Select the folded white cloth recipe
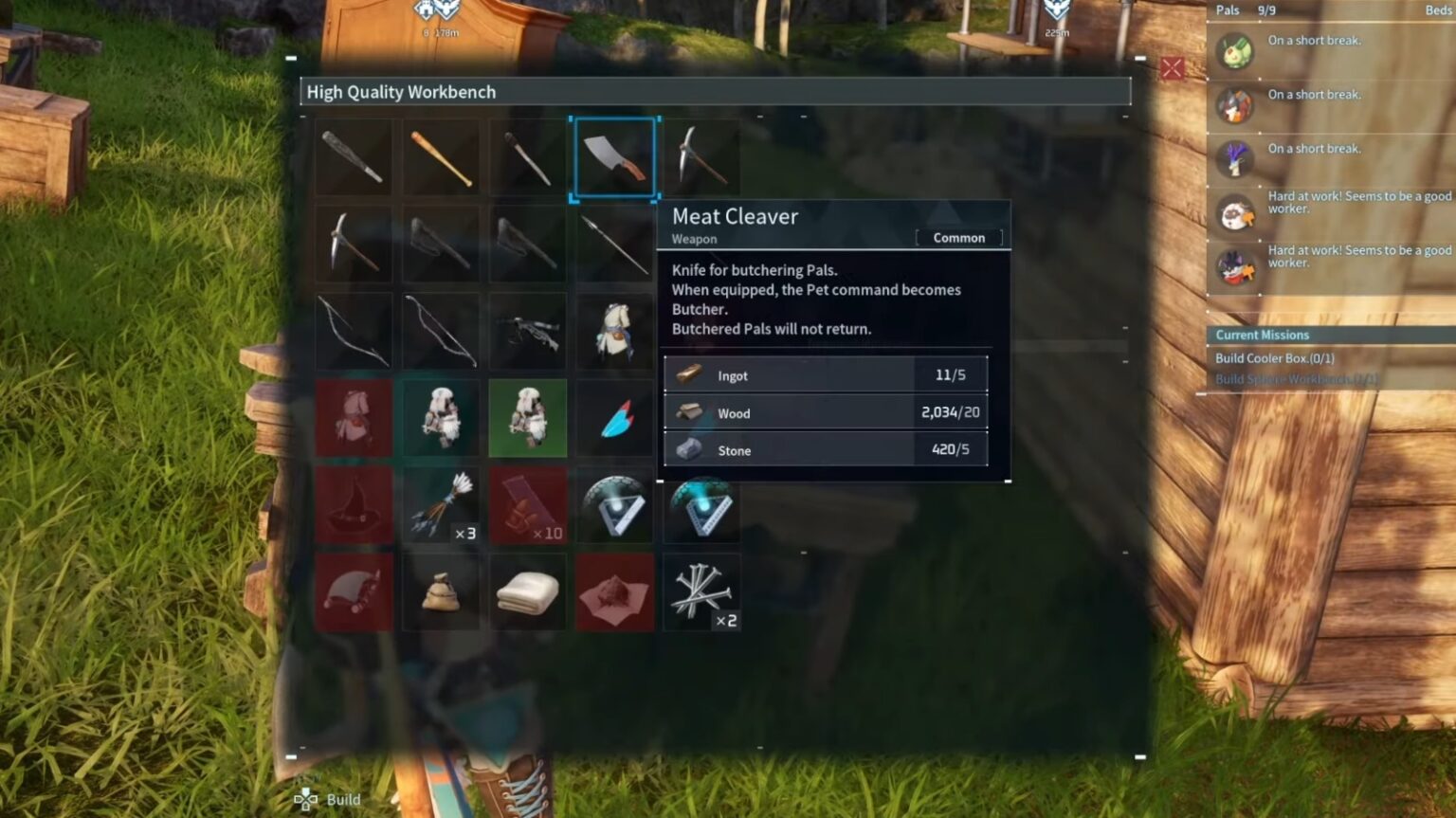 pos(528,593)
